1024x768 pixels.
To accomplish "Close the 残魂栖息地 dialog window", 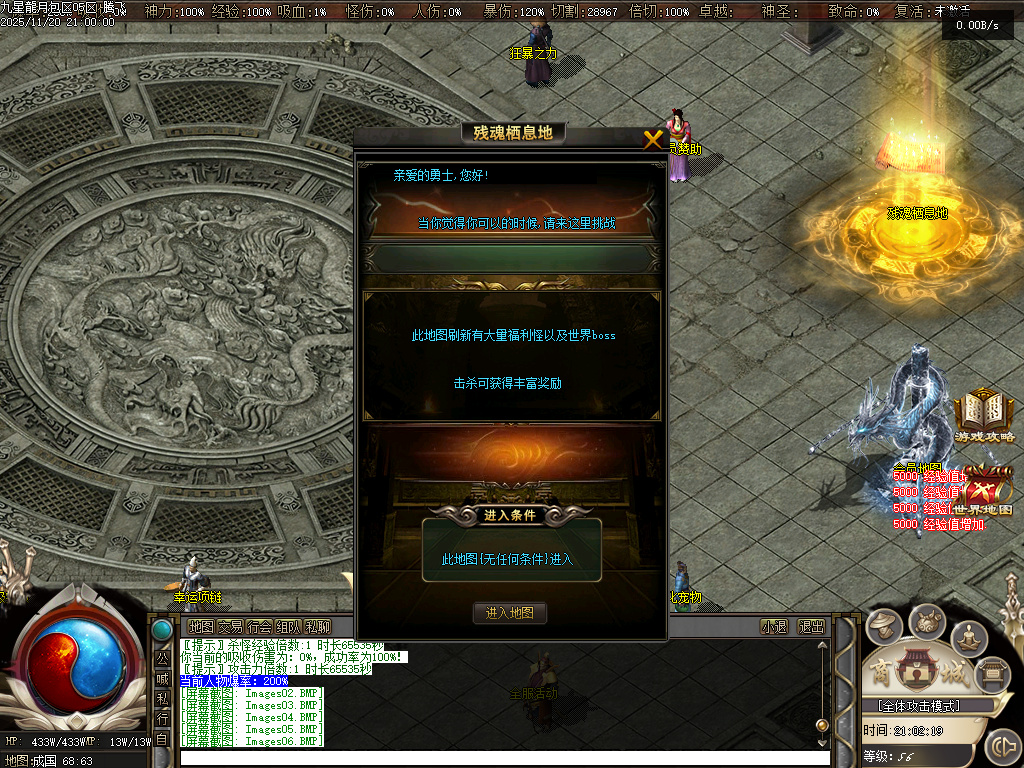I will coord(653,140).
